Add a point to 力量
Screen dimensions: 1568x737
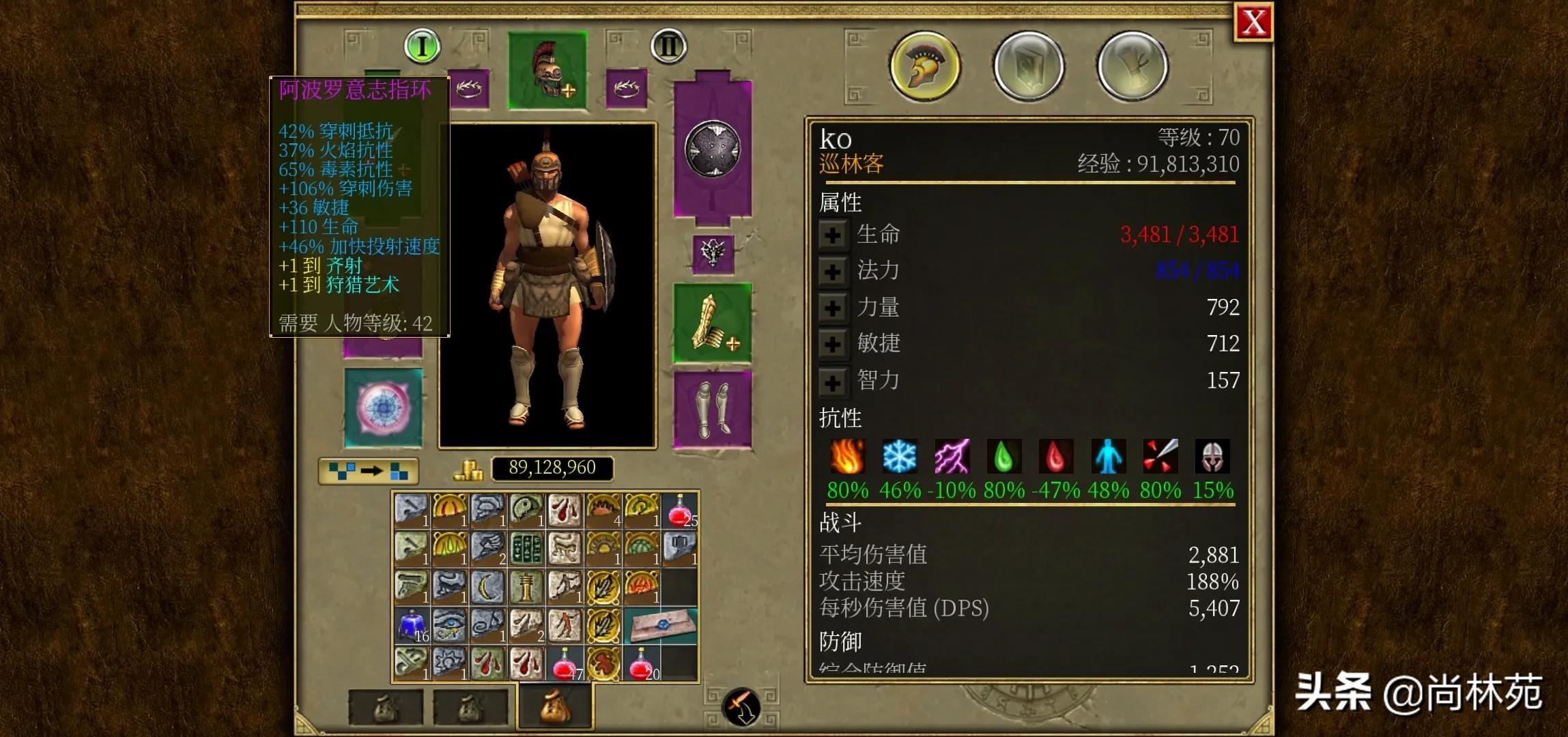pyautogui.click(x=832, y=308)
